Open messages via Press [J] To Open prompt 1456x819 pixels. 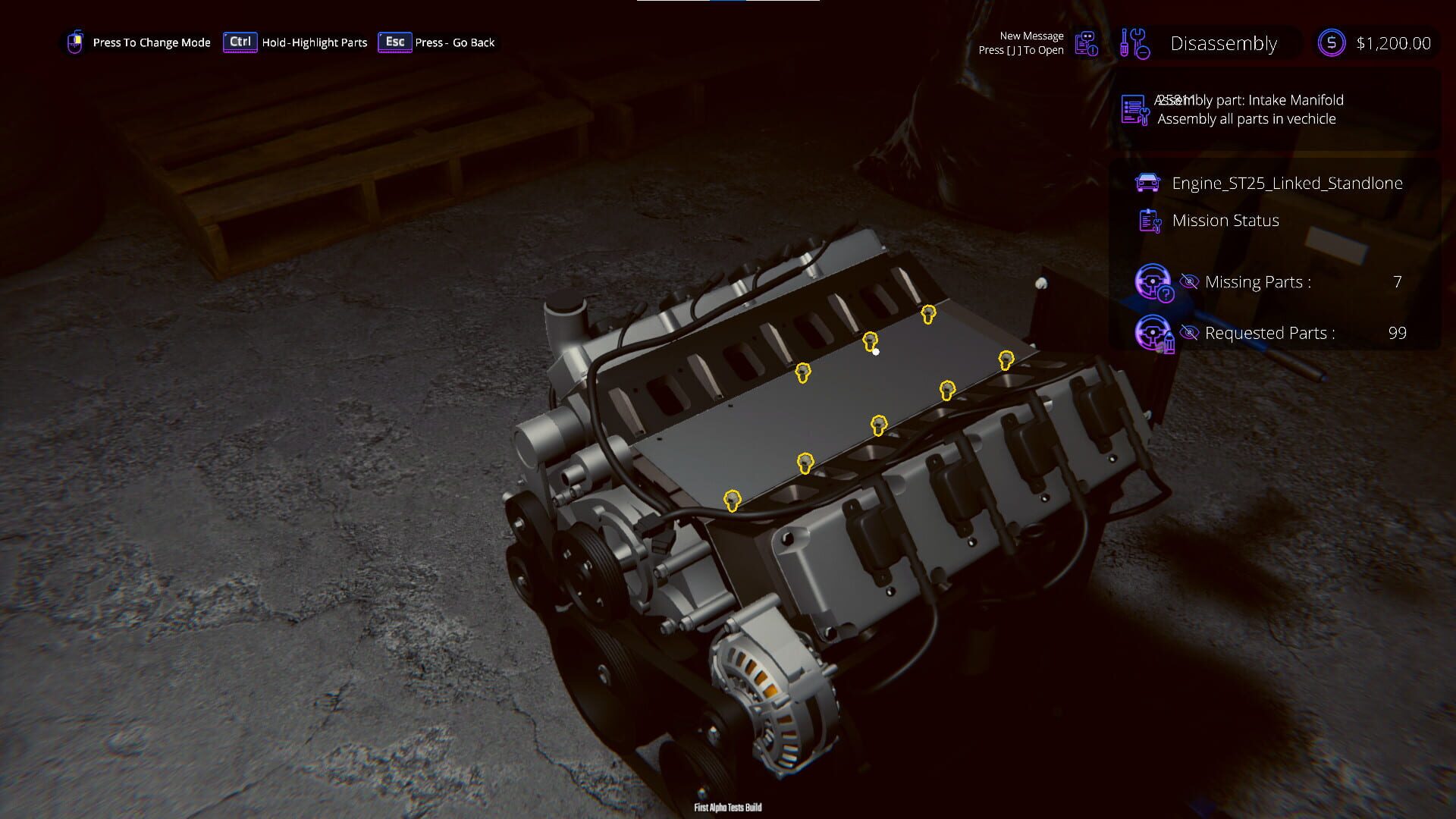(1021, 49)
